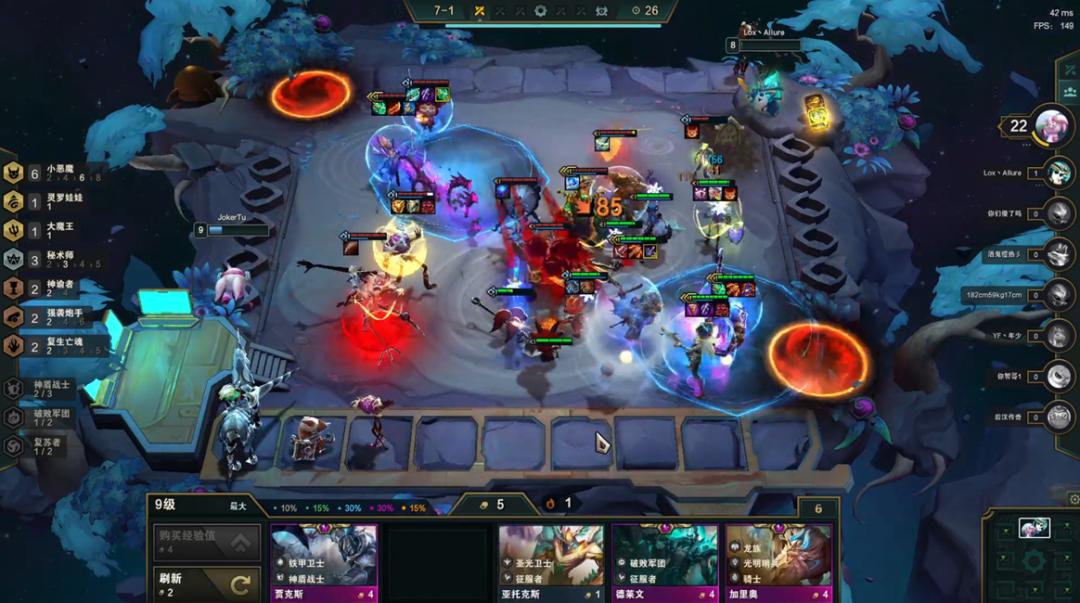View Lox丶Allure's board from the player list
This screenshot has width=1080, height=603.
1058,172
